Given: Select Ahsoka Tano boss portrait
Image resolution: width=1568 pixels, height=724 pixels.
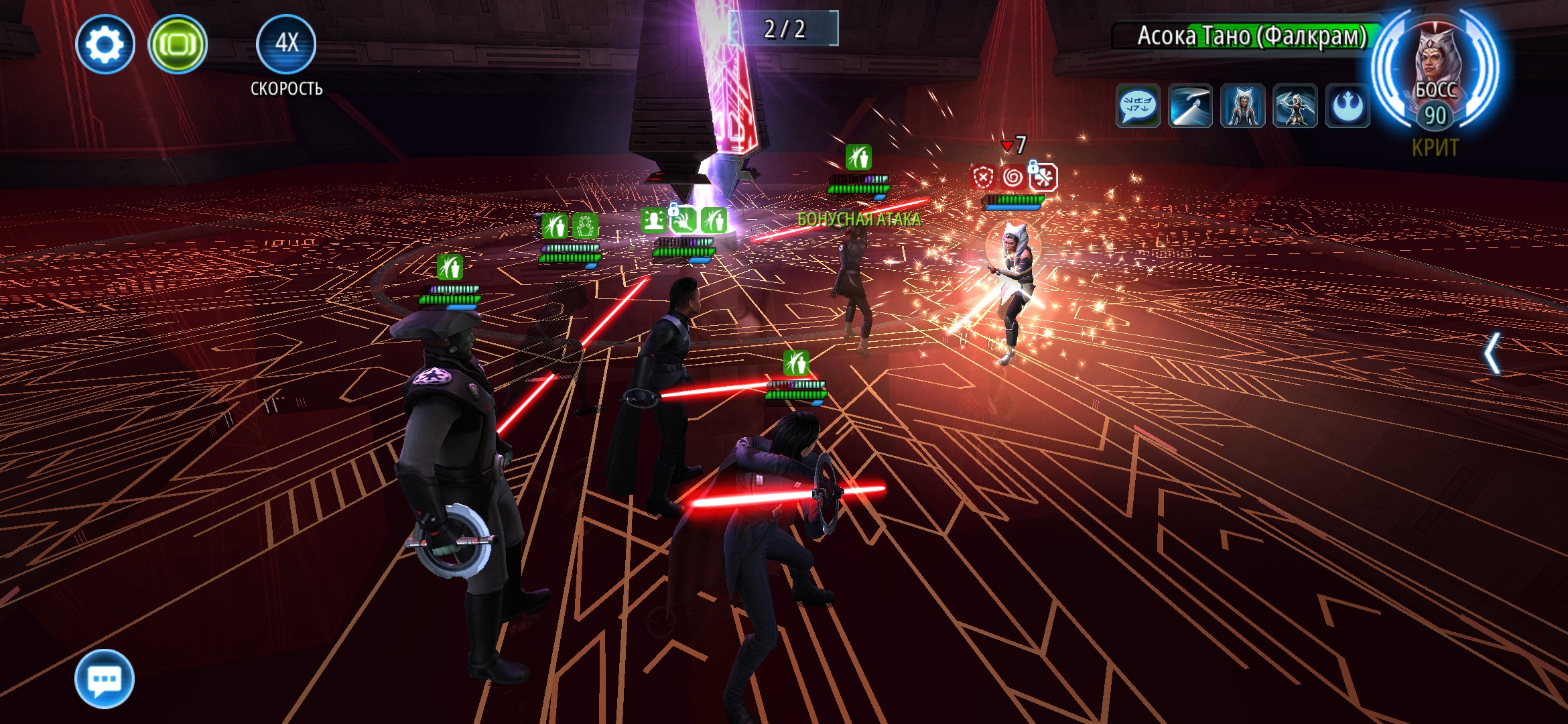Looking at the screenshot, I should tap(1435, 70).
